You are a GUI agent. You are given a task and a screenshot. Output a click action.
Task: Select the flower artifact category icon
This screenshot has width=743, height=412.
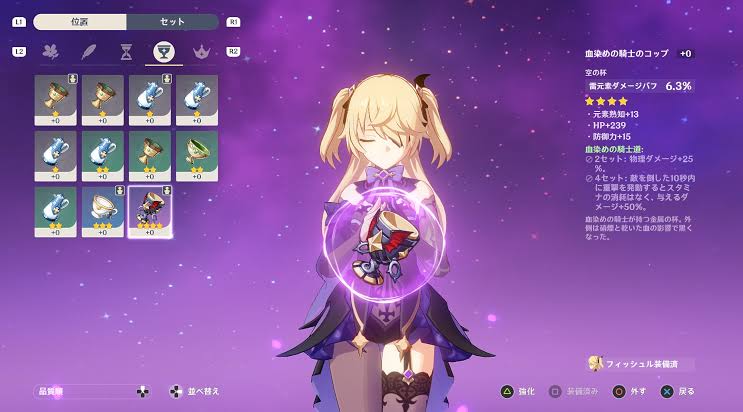coord(50,52)
